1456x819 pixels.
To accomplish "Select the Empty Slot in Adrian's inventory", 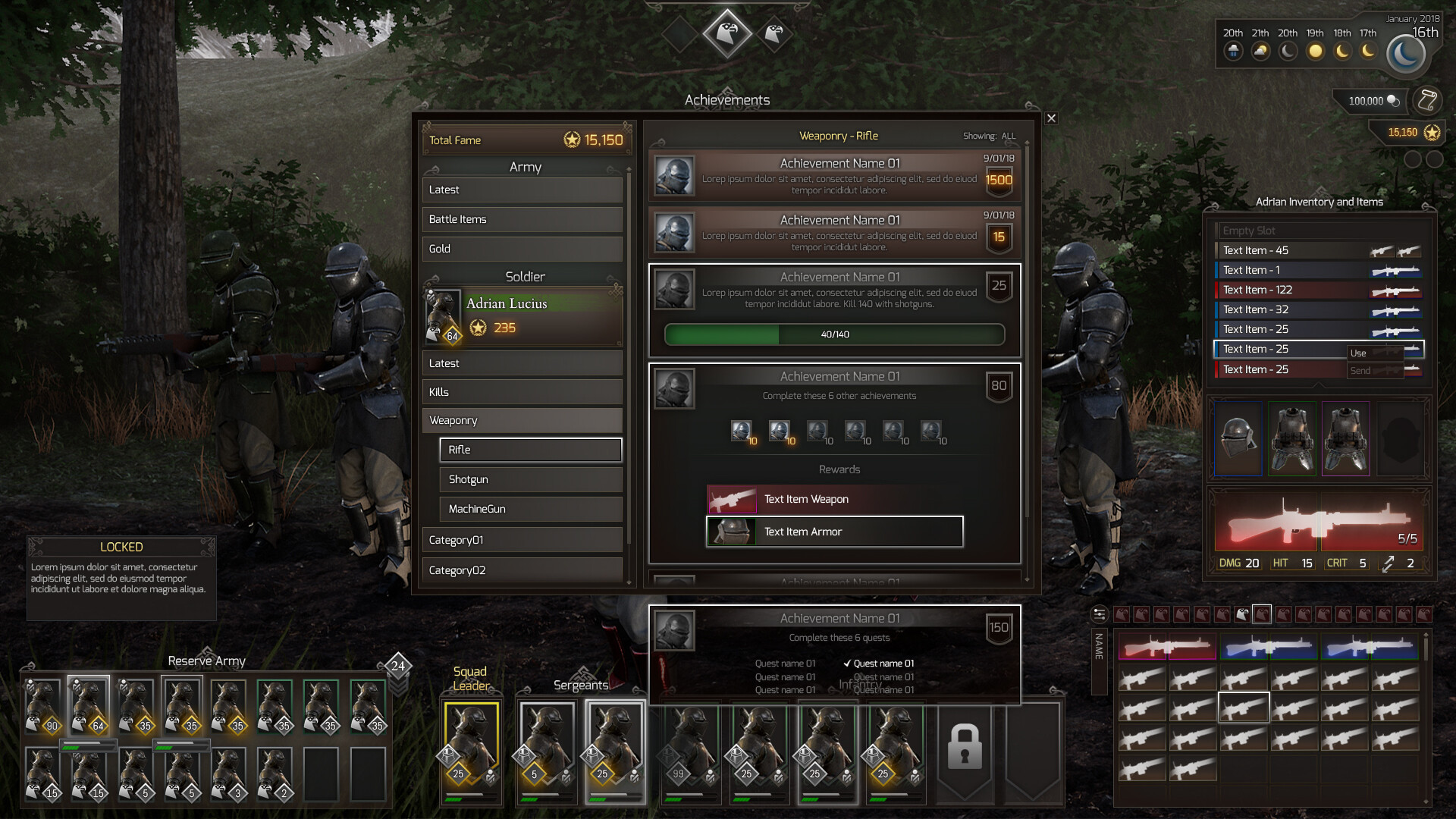I will tap(1319, 230).
